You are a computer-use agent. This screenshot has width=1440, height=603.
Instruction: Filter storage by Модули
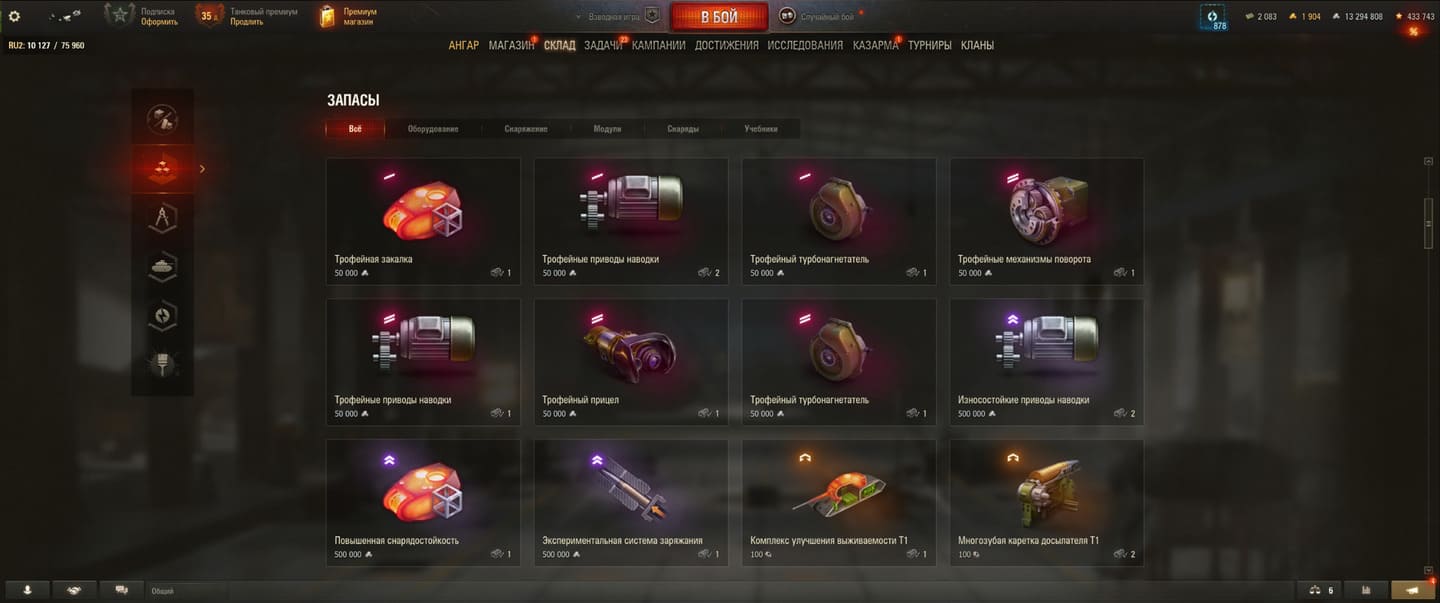tap(607, 129)
